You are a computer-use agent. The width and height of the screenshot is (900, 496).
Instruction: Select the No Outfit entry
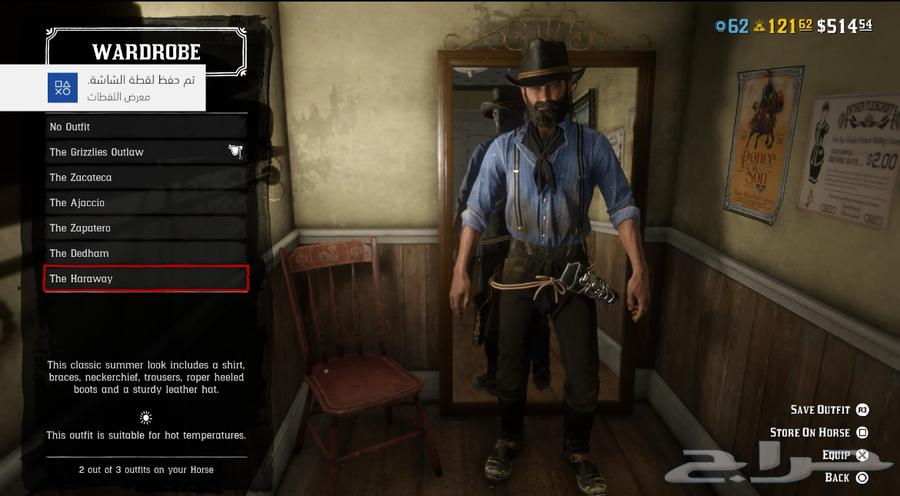click(x=146, y=127)
